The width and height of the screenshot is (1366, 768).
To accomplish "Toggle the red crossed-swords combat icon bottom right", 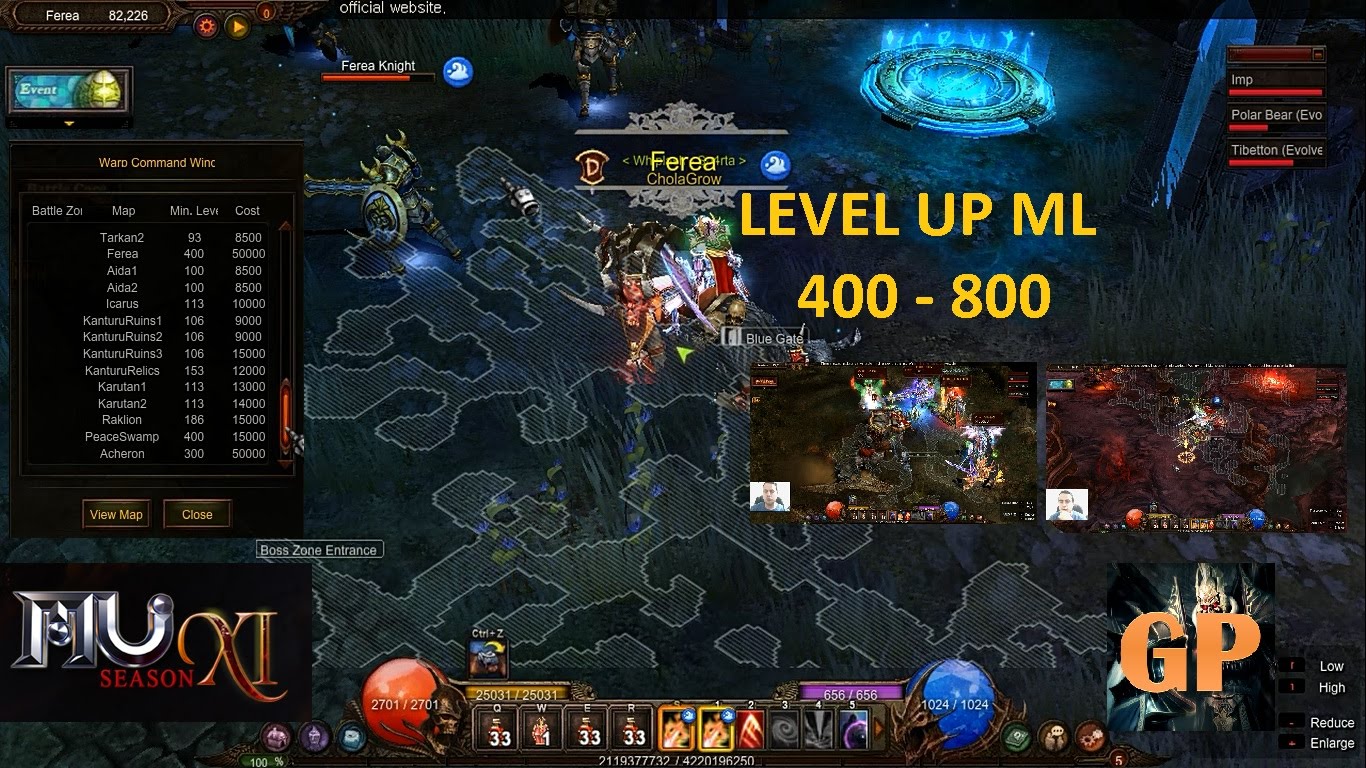I will (x=1090, y=738).
